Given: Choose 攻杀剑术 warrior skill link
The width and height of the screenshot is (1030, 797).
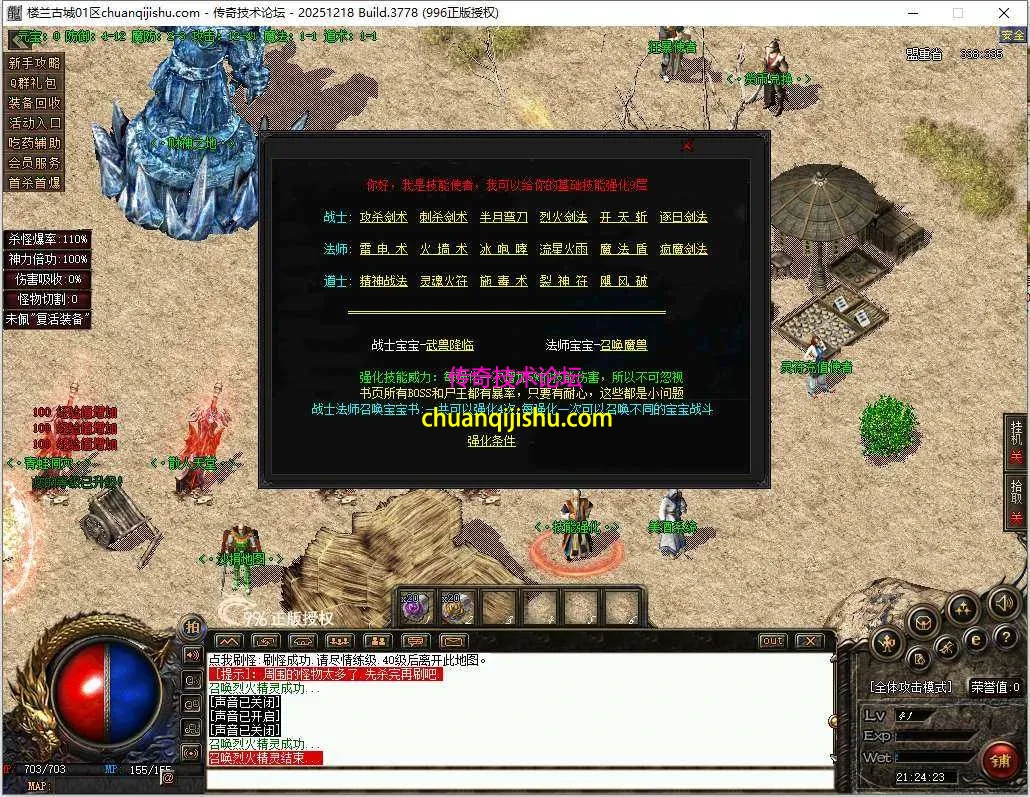Looking at the screenshot, I should pos(384,217).
